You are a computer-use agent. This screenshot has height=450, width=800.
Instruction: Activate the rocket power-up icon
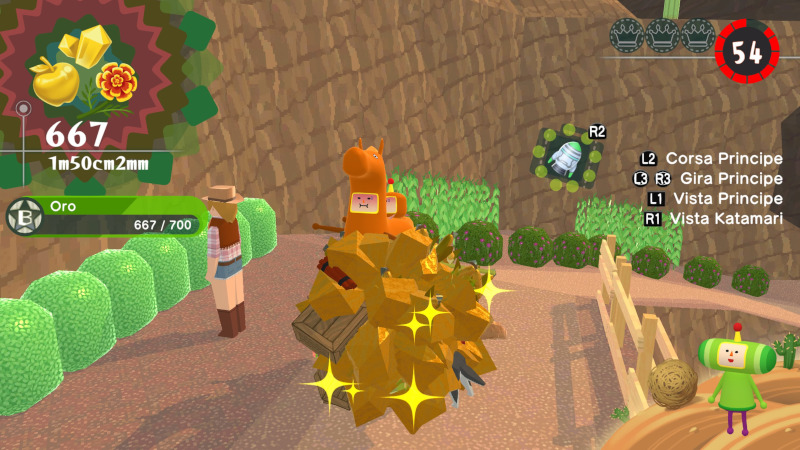point(567,156)
